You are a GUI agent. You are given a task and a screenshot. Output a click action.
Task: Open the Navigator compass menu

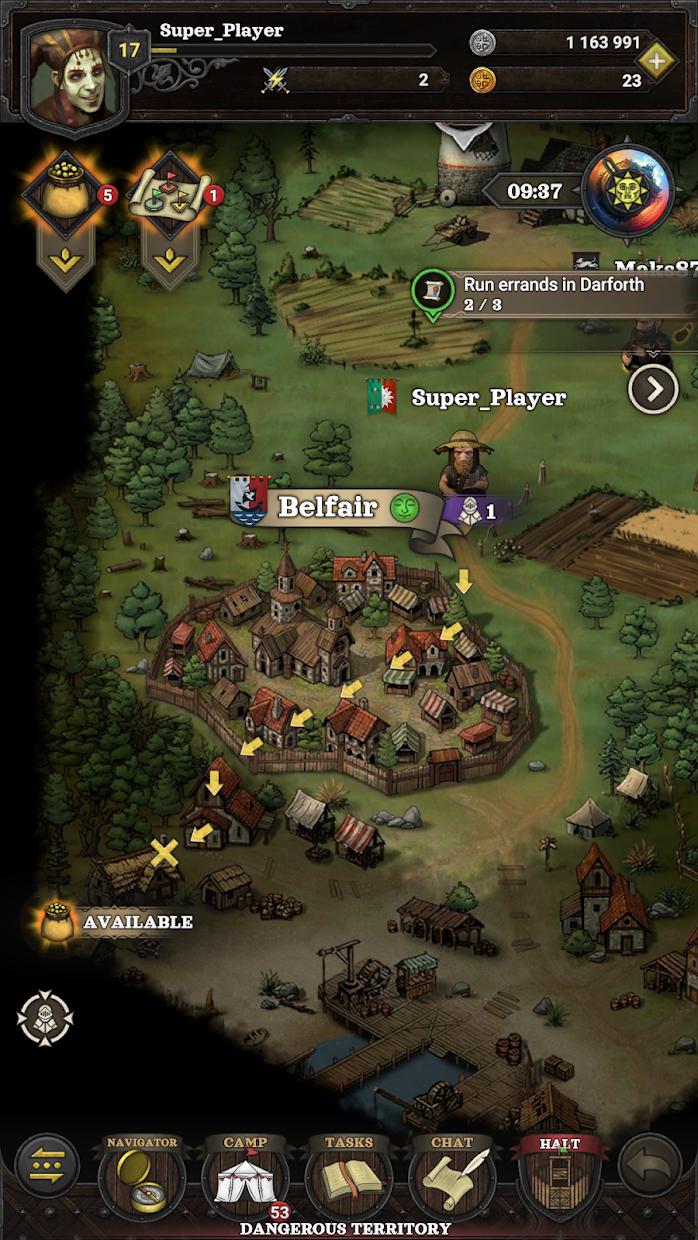140,1177
